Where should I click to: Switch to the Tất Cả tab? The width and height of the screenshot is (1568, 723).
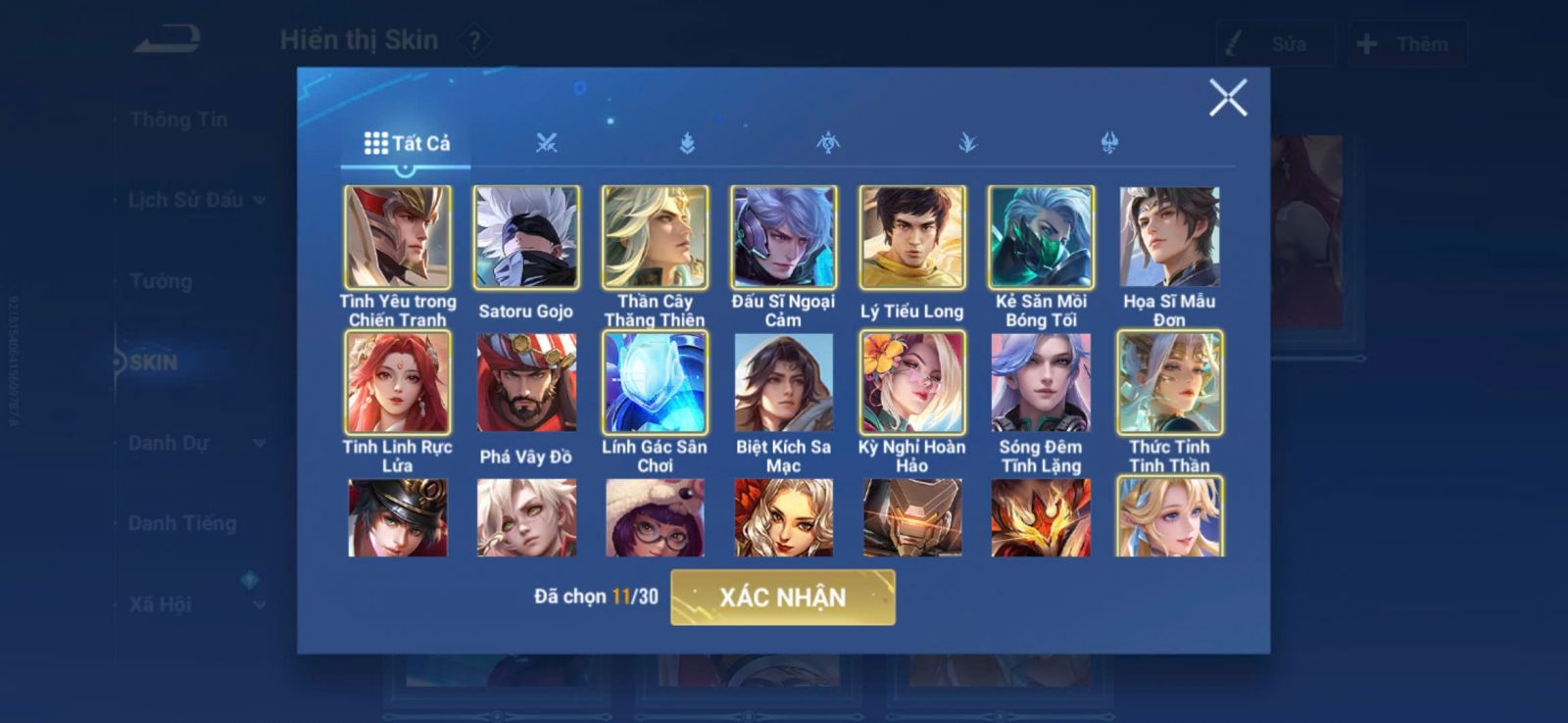pyautogui.click(x=407, y=143)
